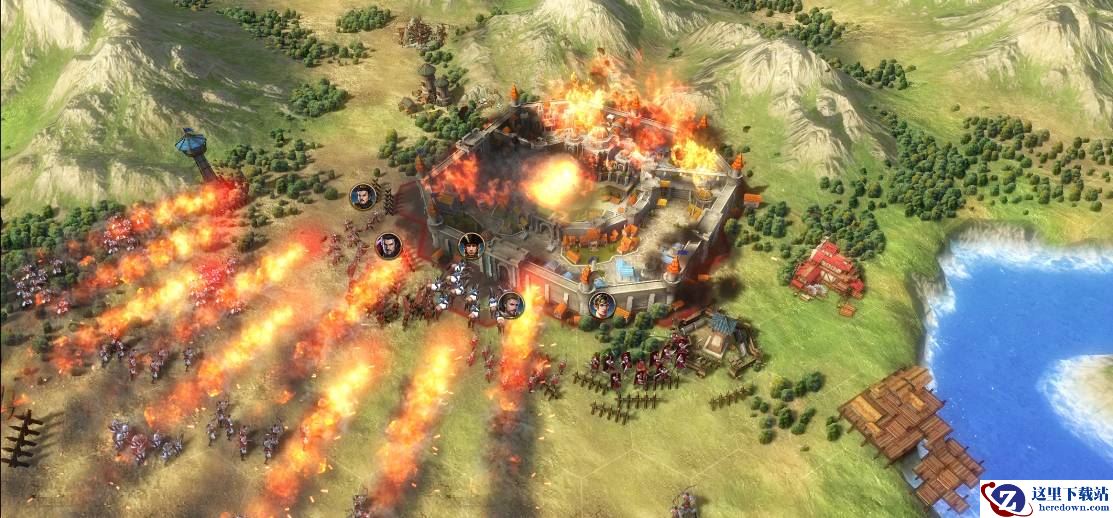Select the curly-haired young general portrait
1113x518 pixels.
602,304
